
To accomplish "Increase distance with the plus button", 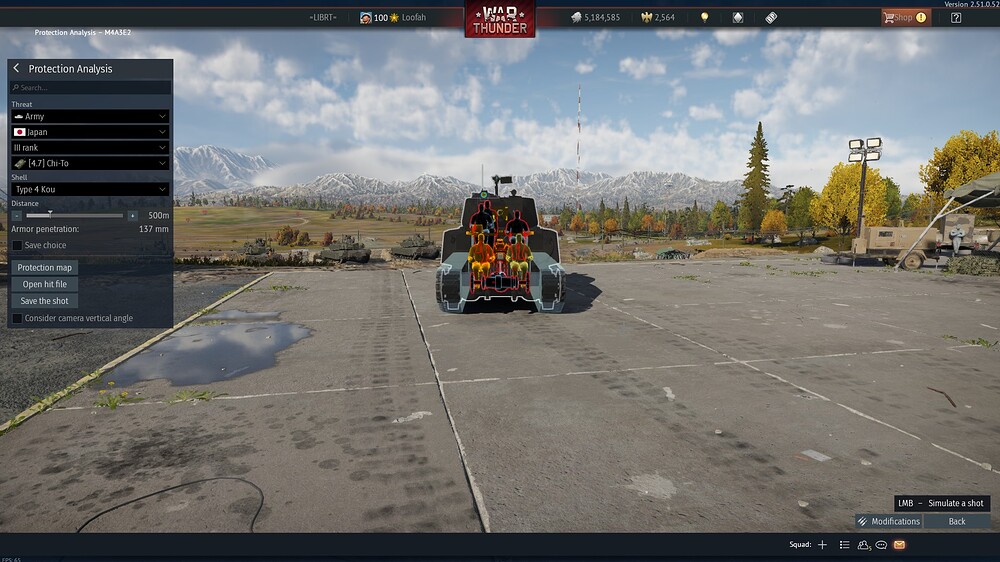I will [x=132, y=215].
